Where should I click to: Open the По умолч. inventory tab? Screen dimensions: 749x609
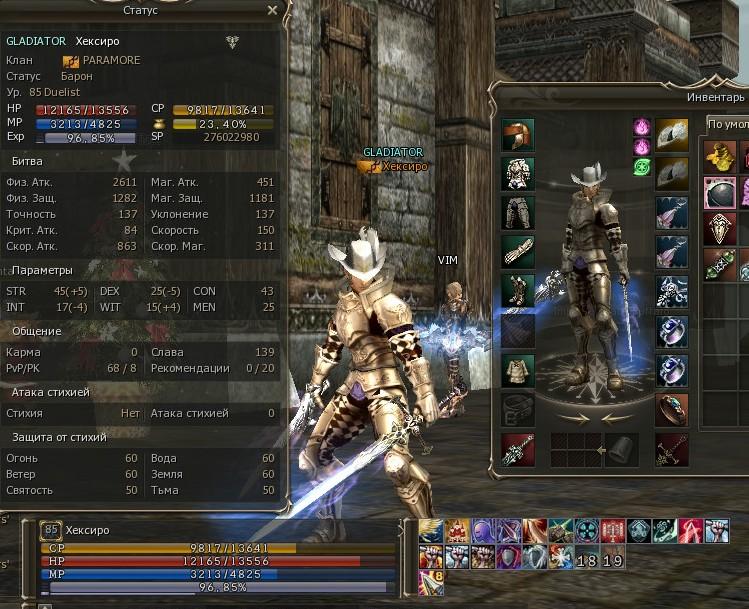click(x=727, y=124)
